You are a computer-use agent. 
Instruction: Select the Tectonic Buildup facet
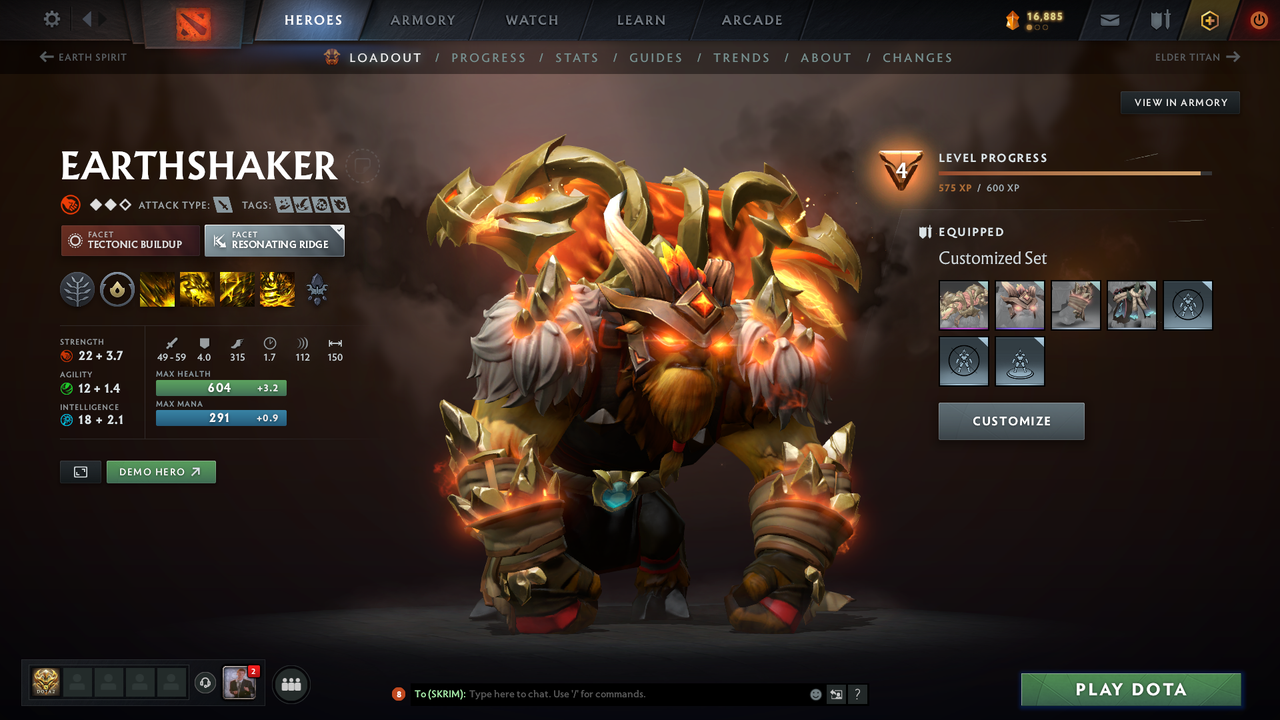[x=129, y=240]
